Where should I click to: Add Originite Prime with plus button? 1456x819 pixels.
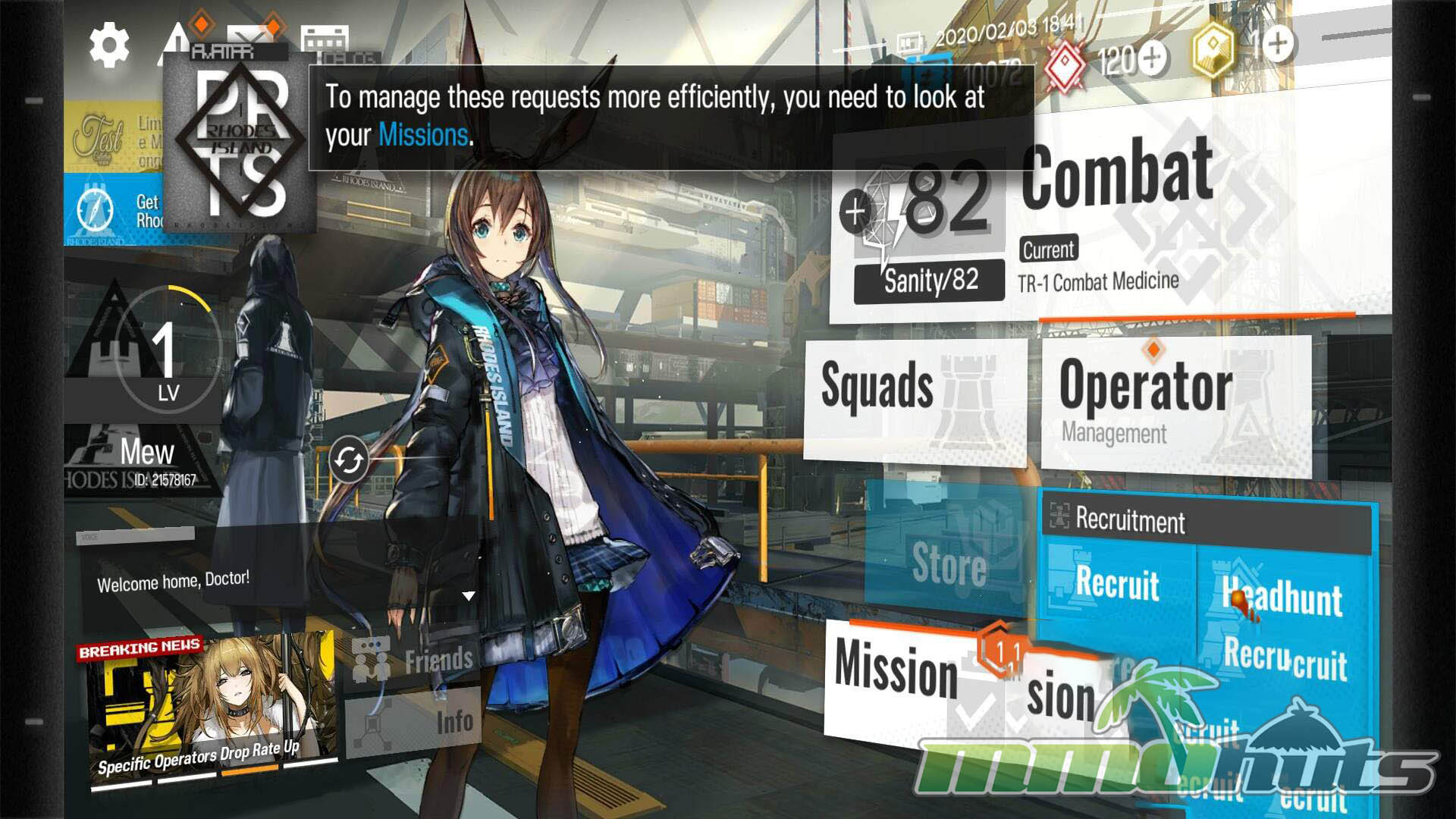1278,43
